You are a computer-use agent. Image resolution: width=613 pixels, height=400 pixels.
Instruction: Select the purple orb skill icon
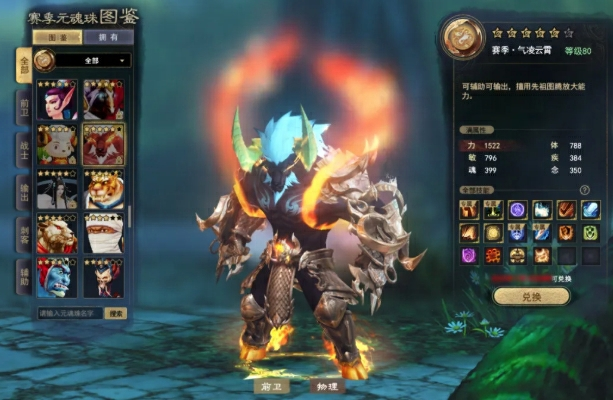tap(519, 210)
